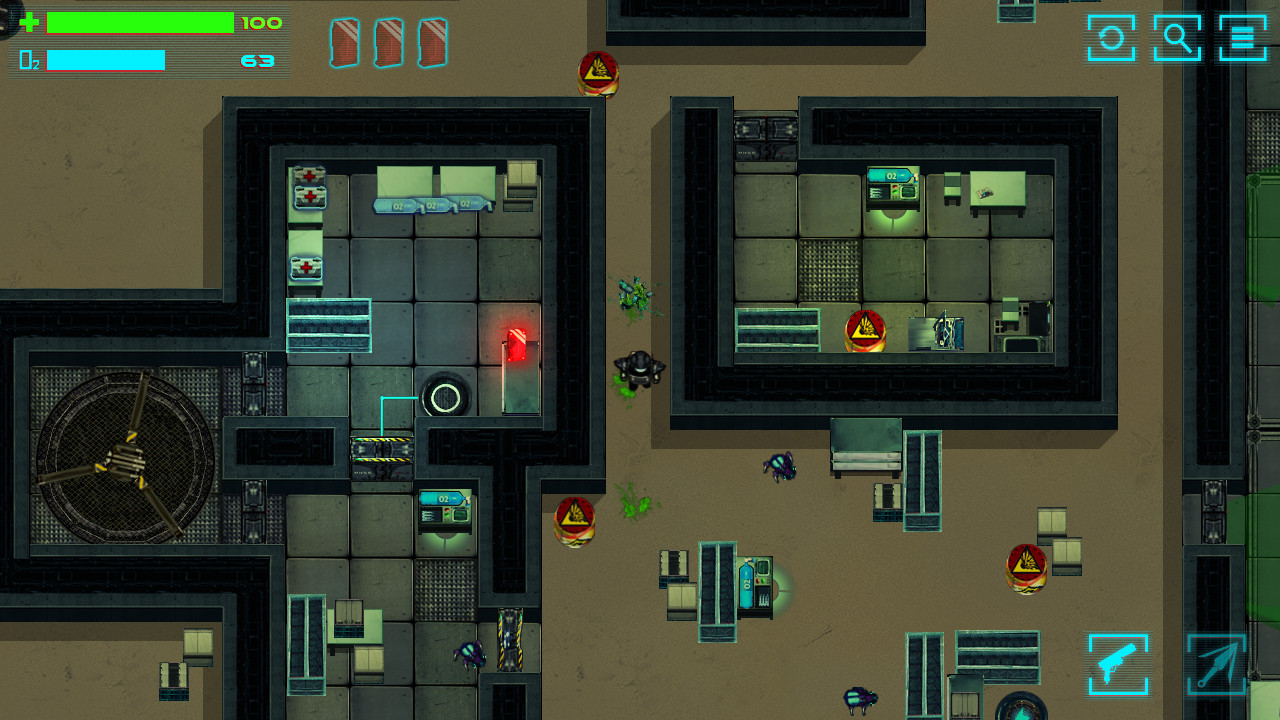Select the first red keycard icon
Viewport: 1280px width, 720px height.
pos(344,42)
